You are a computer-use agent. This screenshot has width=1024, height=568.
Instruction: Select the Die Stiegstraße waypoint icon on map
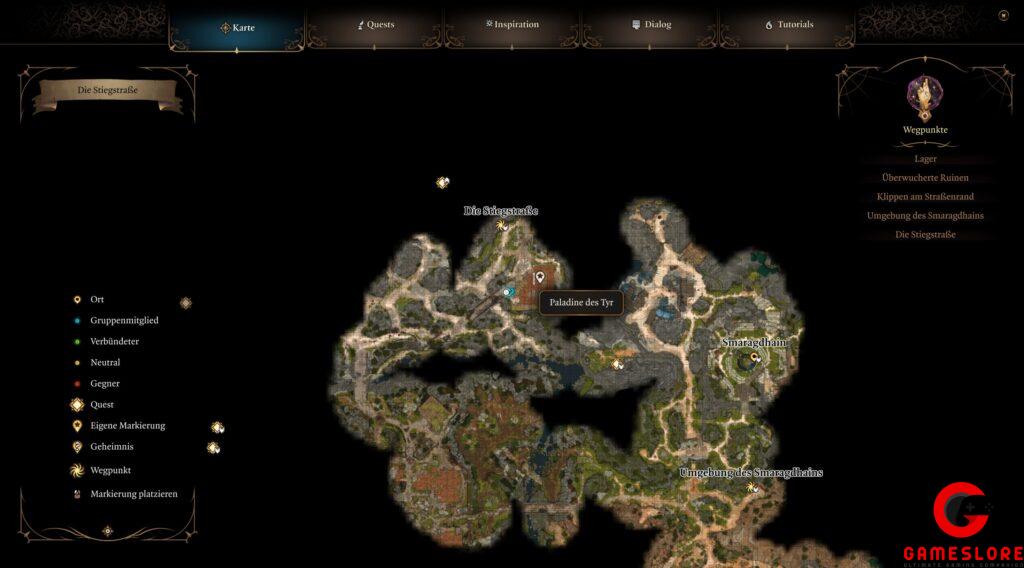[500, 225]
